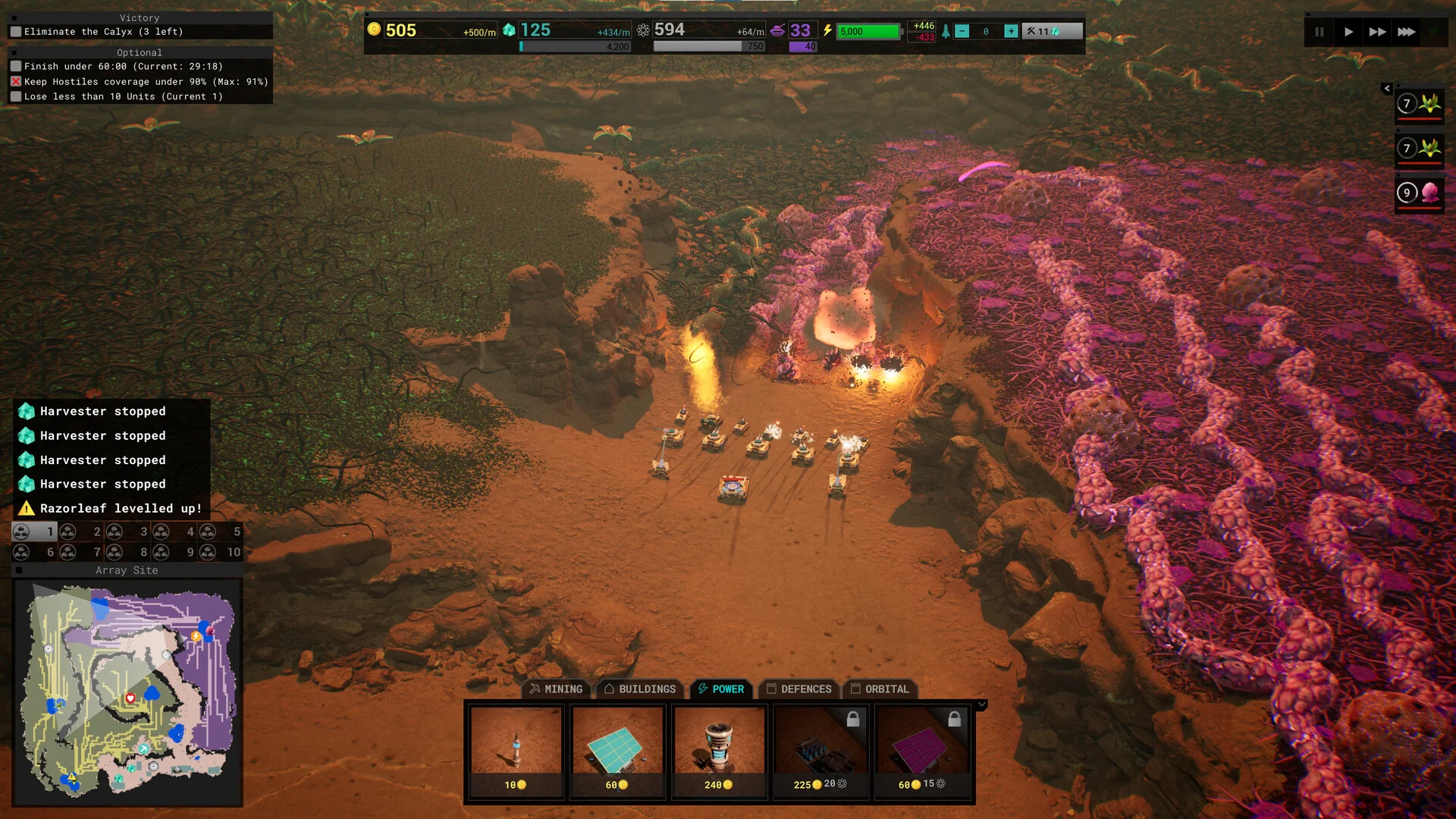Pick the 240-credit reactor tower

[719, 751]
